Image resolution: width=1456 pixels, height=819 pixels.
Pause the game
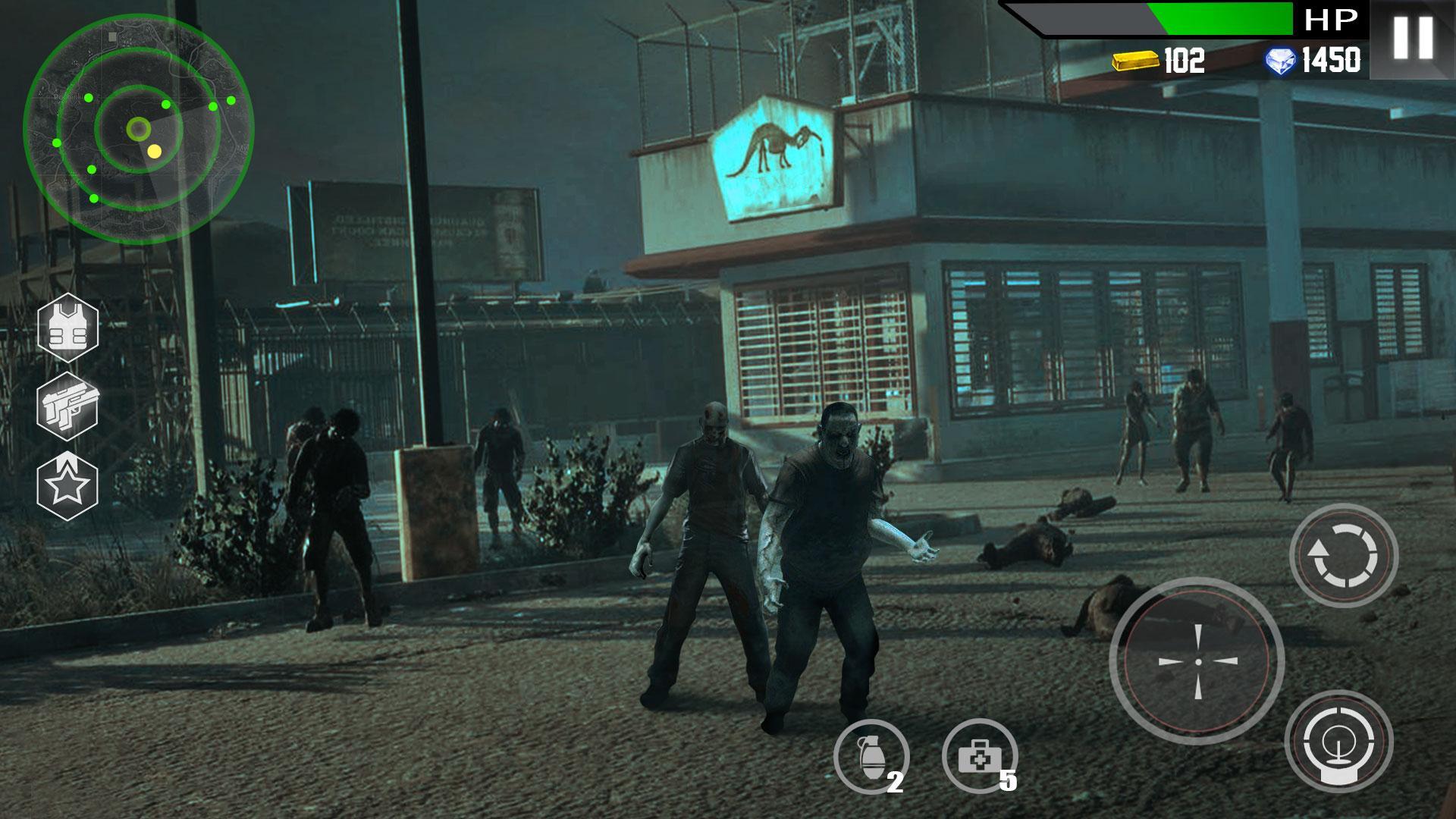pyautogui.click(x=1413, y=37)
